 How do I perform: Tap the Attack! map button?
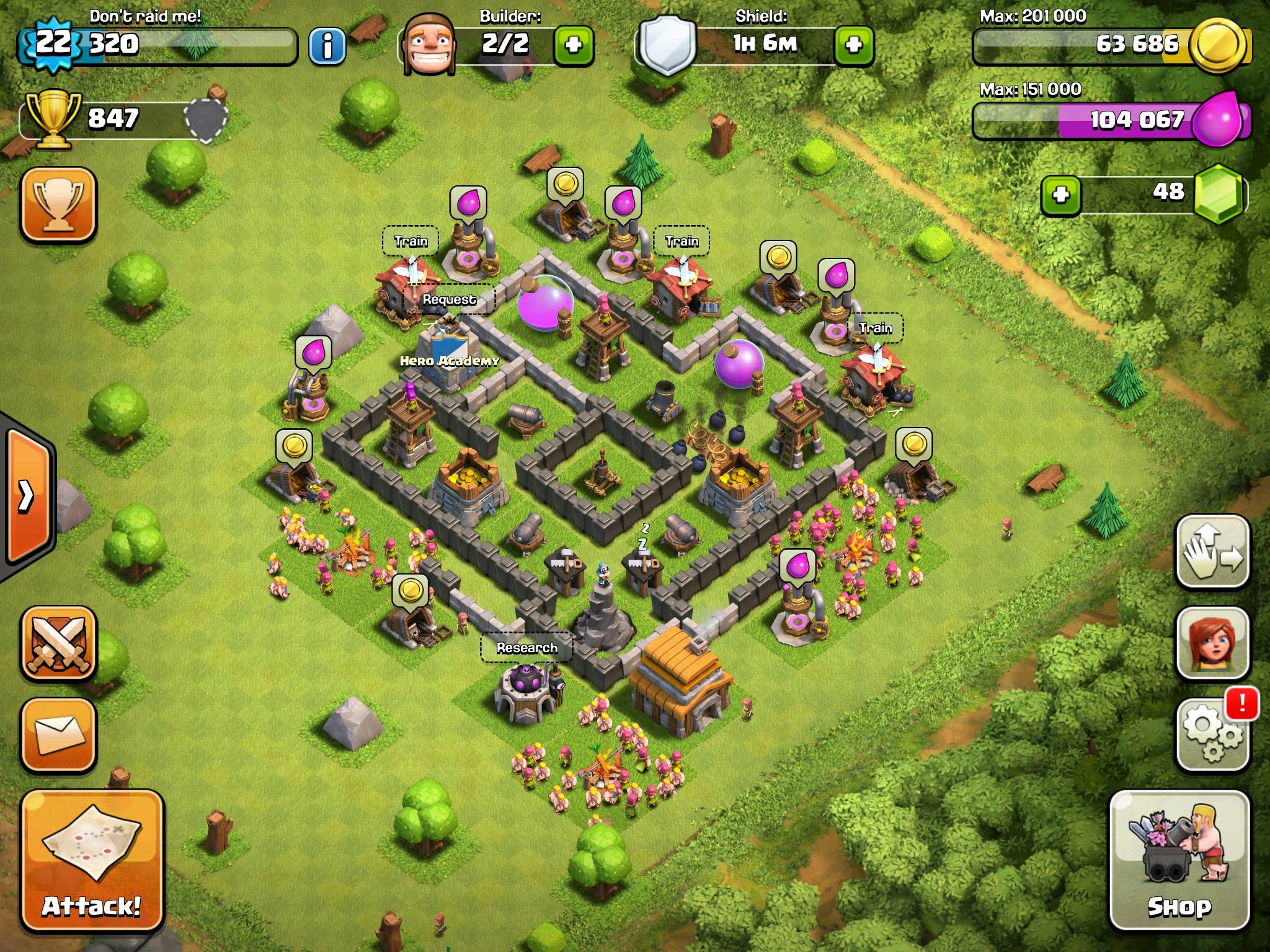(92, 862)
